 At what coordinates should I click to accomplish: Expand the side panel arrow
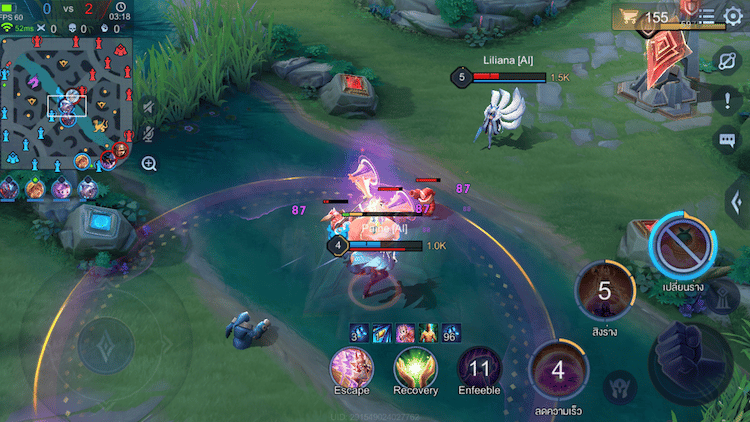[736, 199]
